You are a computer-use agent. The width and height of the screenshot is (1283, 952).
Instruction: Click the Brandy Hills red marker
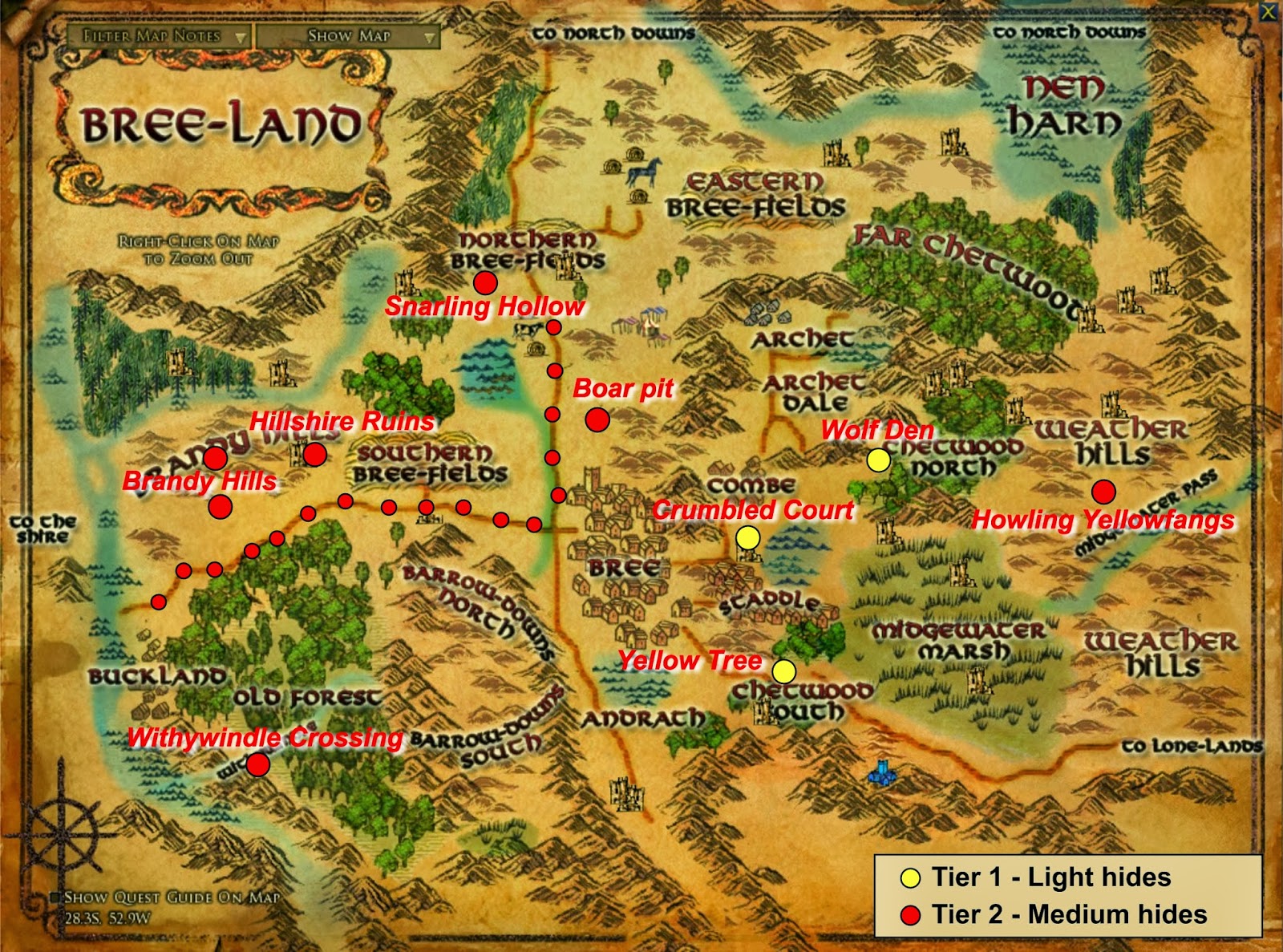219,505
